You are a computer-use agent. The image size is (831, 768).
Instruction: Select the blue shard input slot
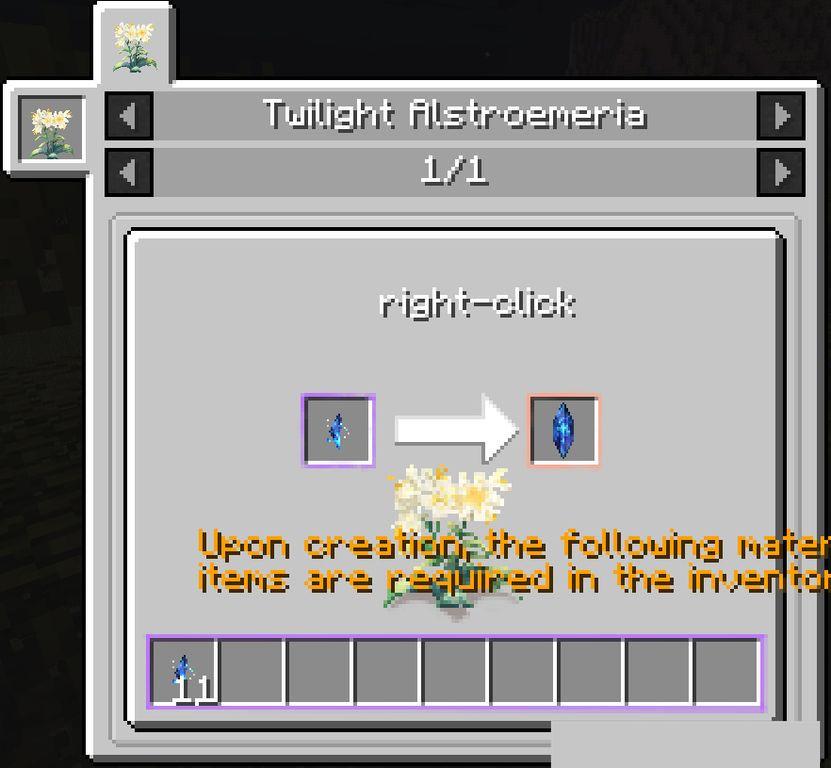point(338,431)
